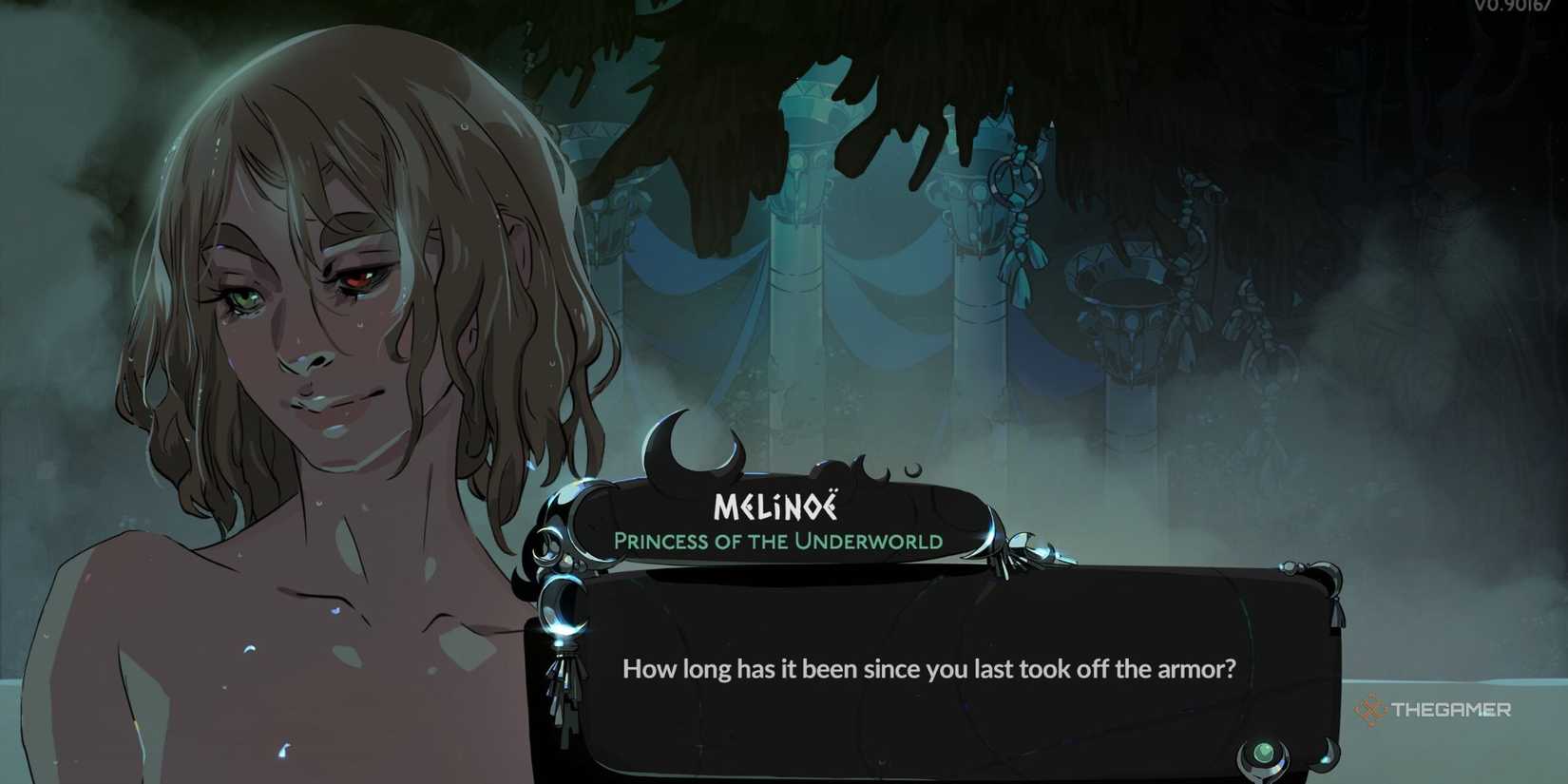Image resolution: width=1568 pixels, height=784 pixels.
Task: Select the bottom-right crescent hook on the dialogue frame
Action: [x=1327, y=756]
